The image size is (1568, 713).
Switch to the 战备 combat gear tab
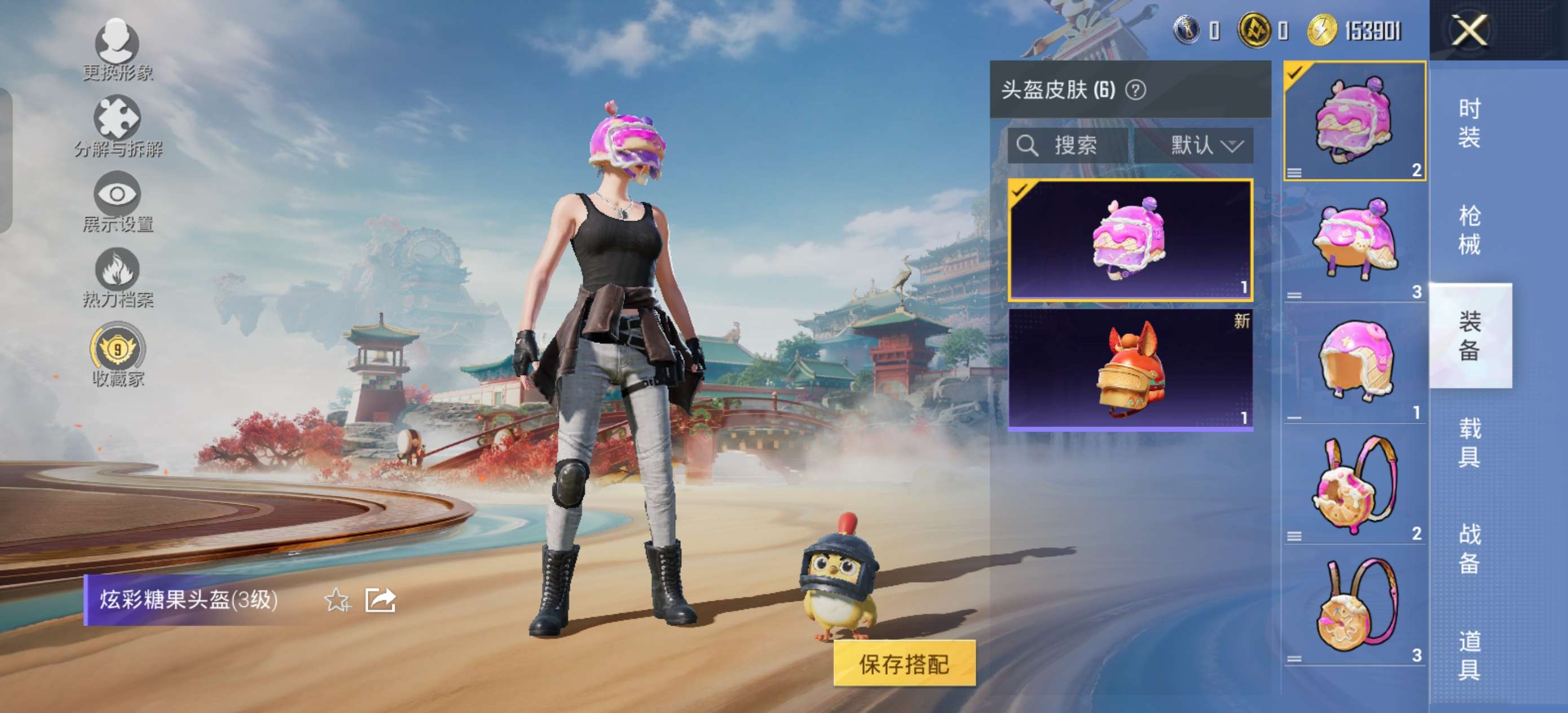[1469, 549]
